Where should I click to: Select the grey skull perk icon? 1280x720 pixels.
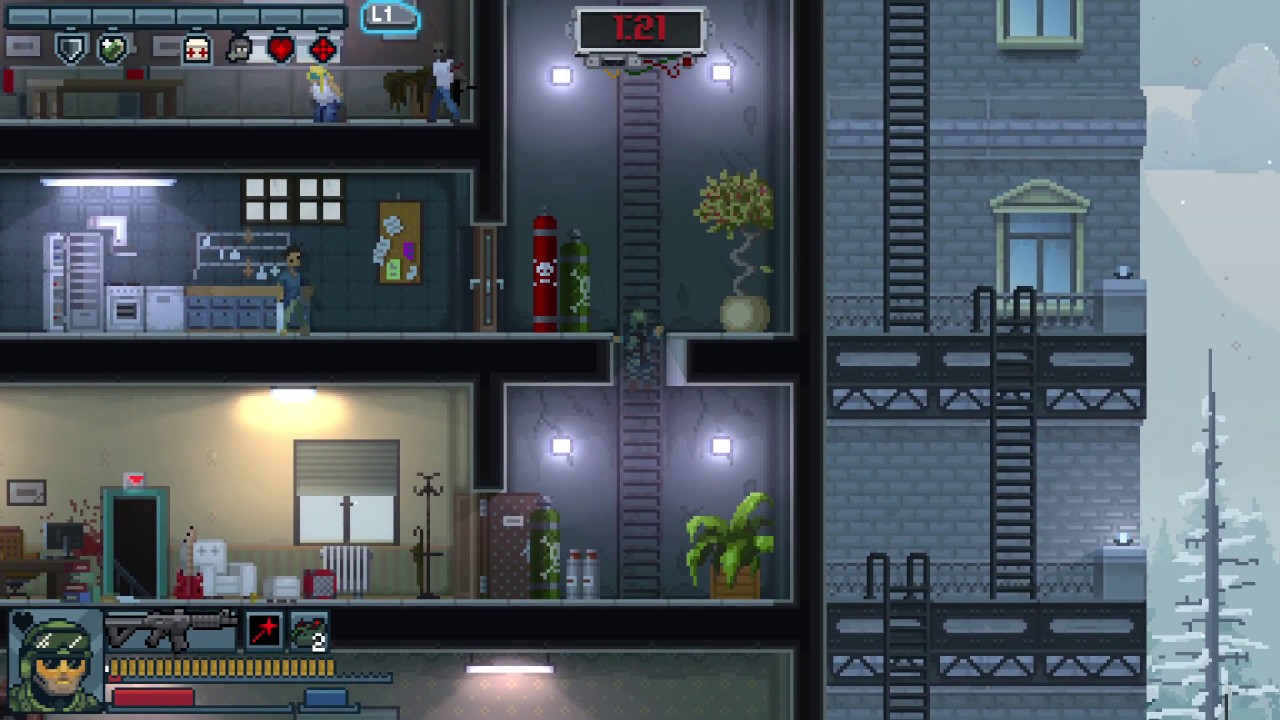click(240, 48)
